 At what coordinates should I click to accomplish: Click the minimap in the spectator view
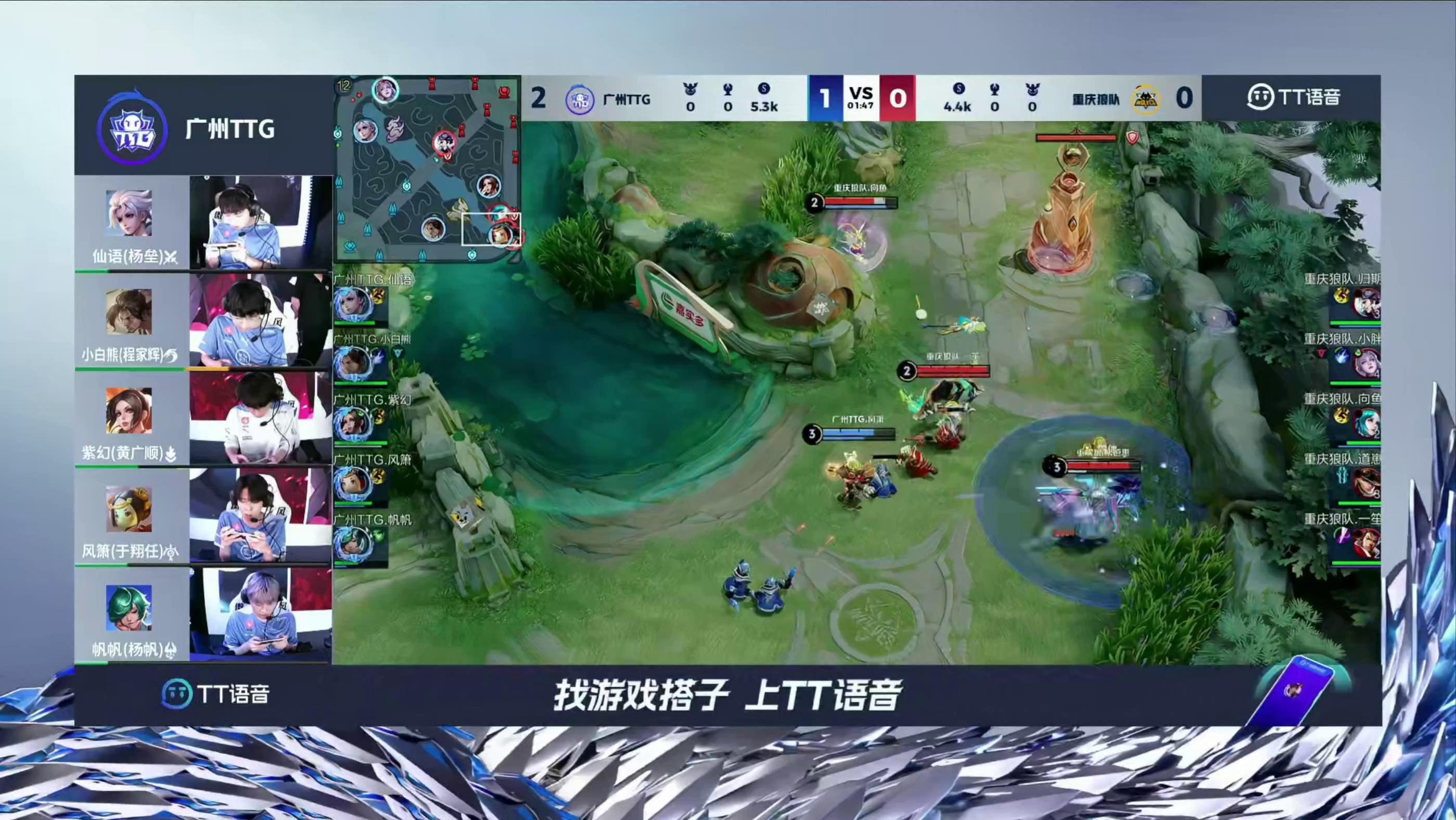pos(427,170)
